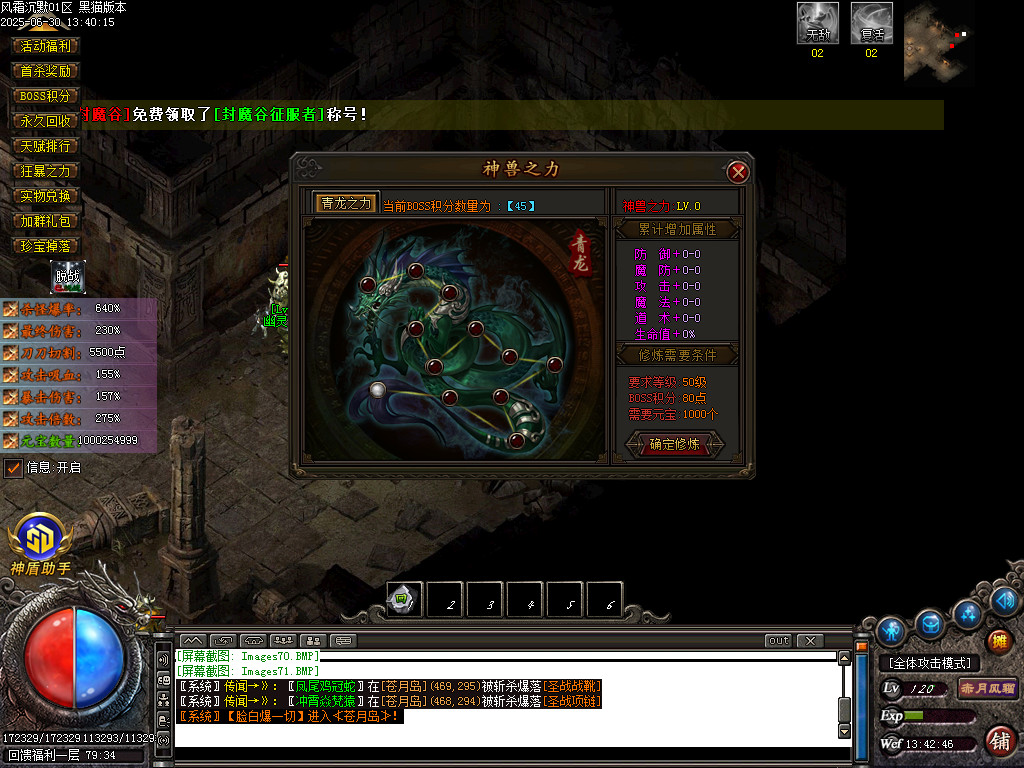Click the 铺 shop button
Image resolution: width=1024 pixels, height=768 pixels.
998,740
